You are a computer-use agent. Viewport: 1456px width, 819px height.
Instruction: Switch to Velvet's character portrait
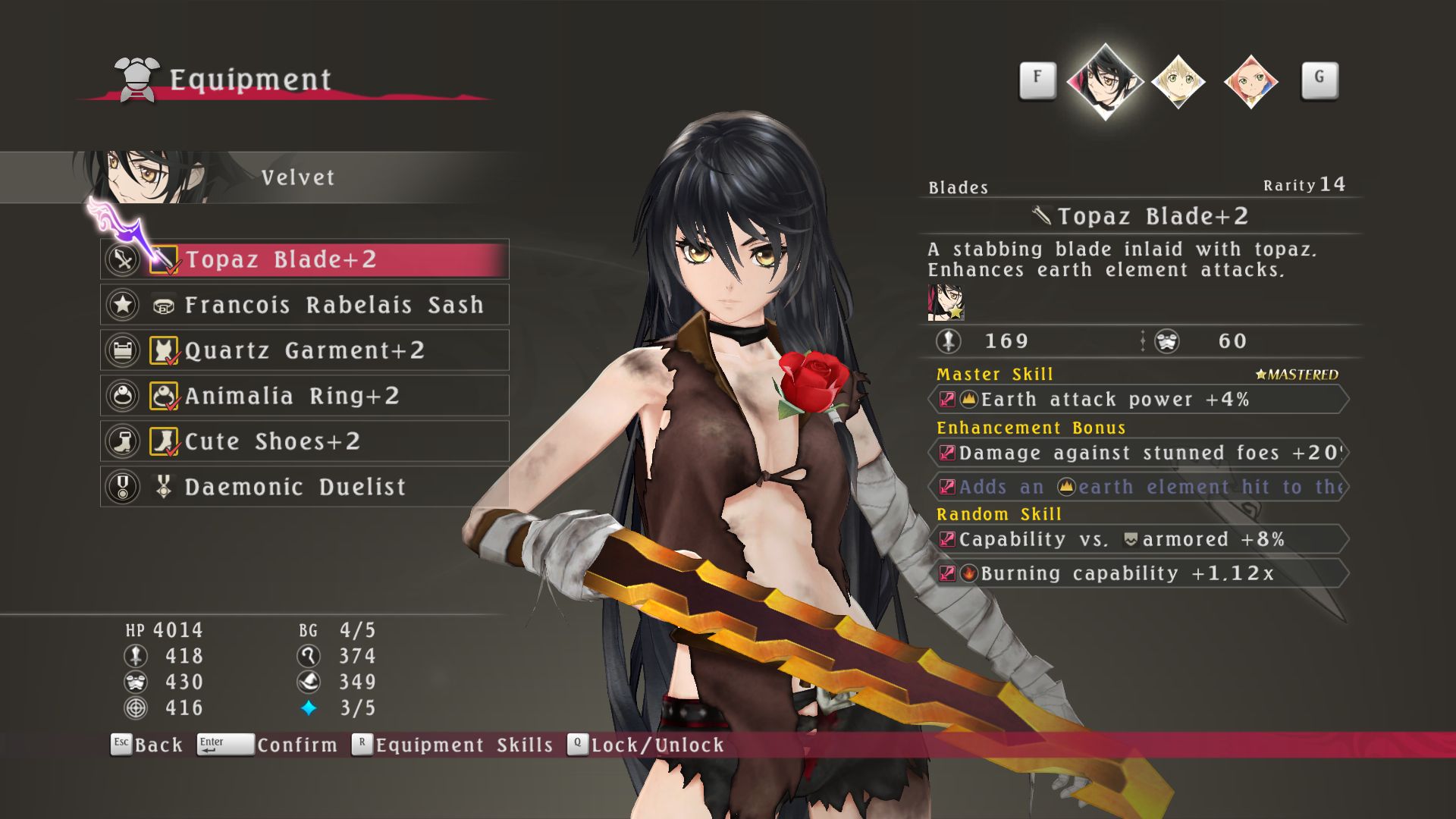click(x=1105, y=80)
